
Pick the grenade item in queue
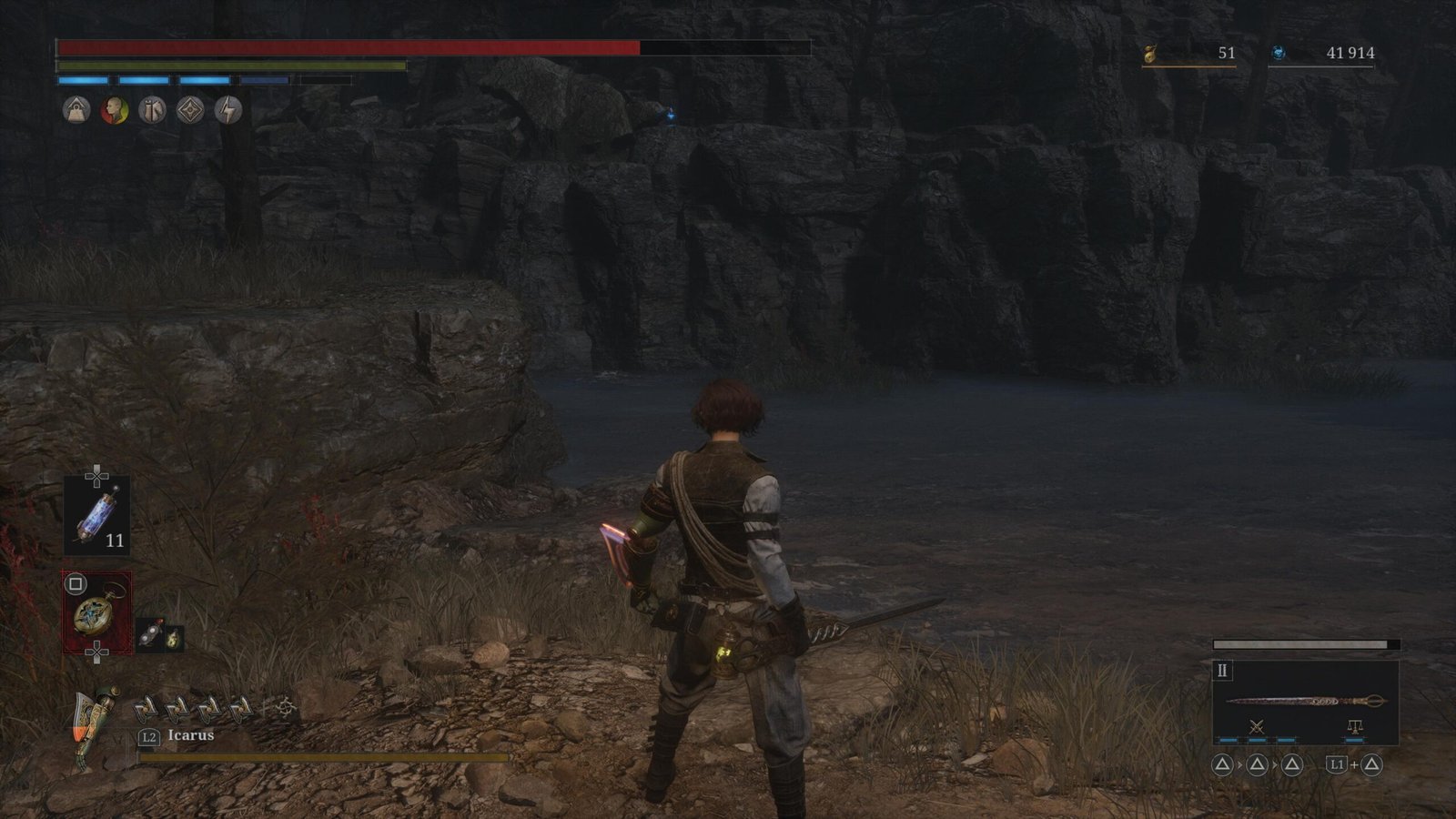click(150, 636)
